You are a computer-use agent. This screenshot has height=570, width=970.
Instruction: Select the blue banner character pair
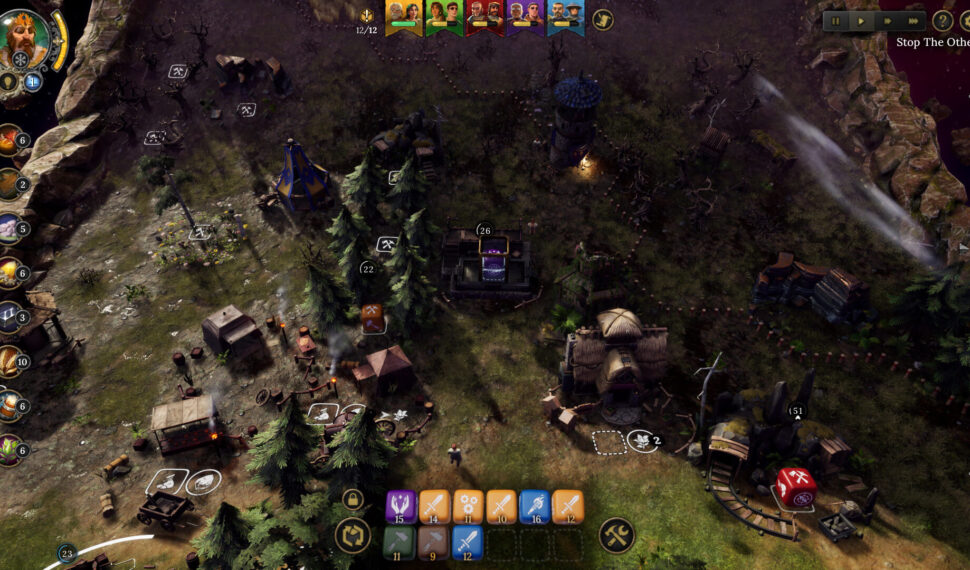[565, 16]
